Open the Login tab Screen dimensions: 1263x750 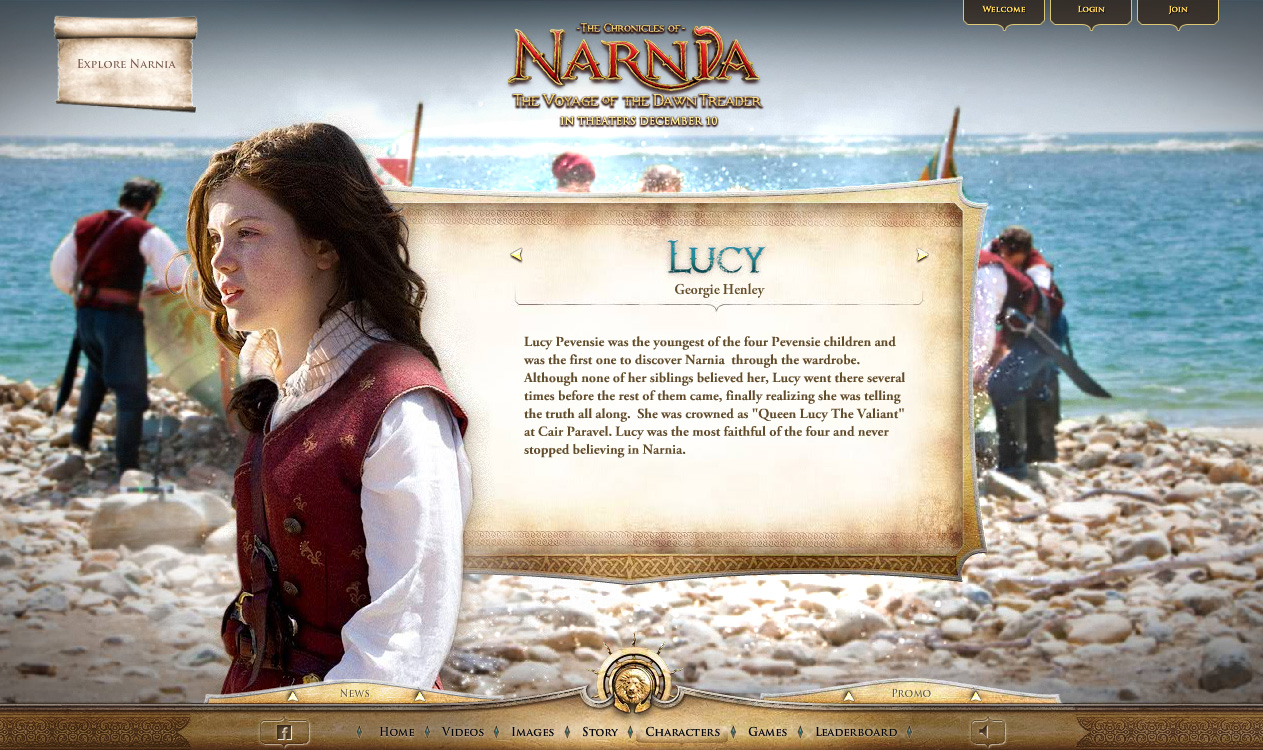click(1090, 10)
